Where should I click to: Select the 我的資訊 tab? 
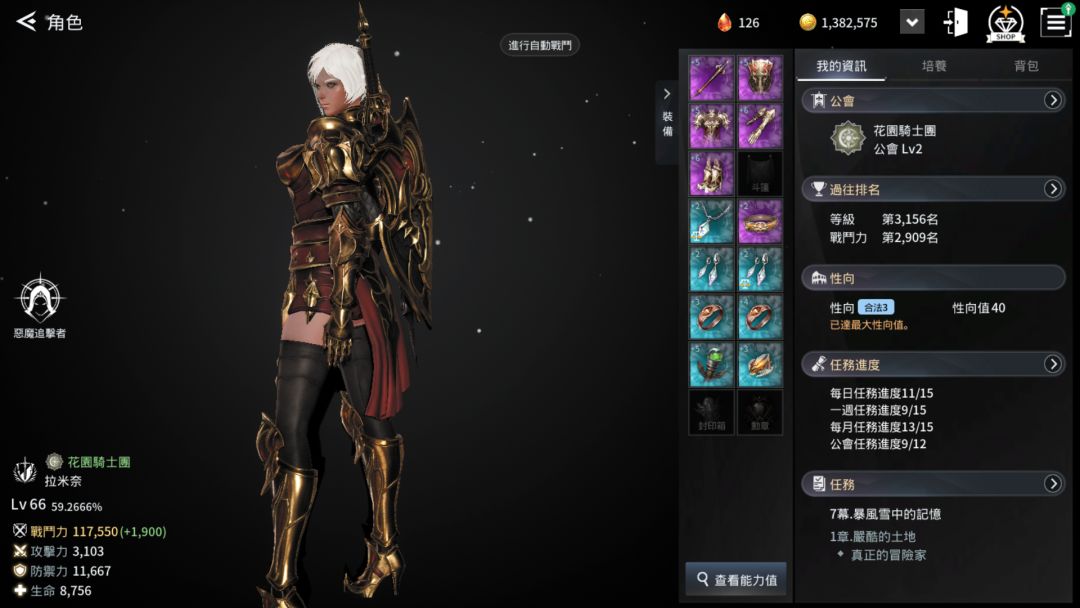click(841, 66)
